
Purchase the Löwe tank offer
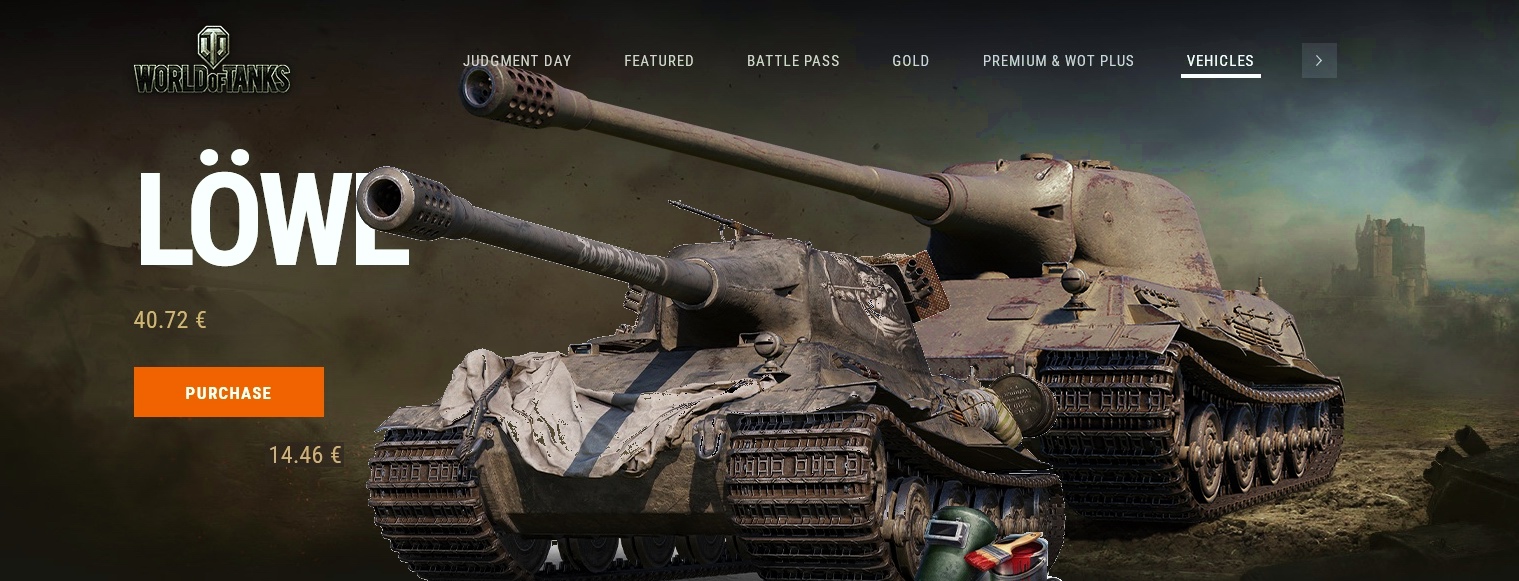(229, 392)
